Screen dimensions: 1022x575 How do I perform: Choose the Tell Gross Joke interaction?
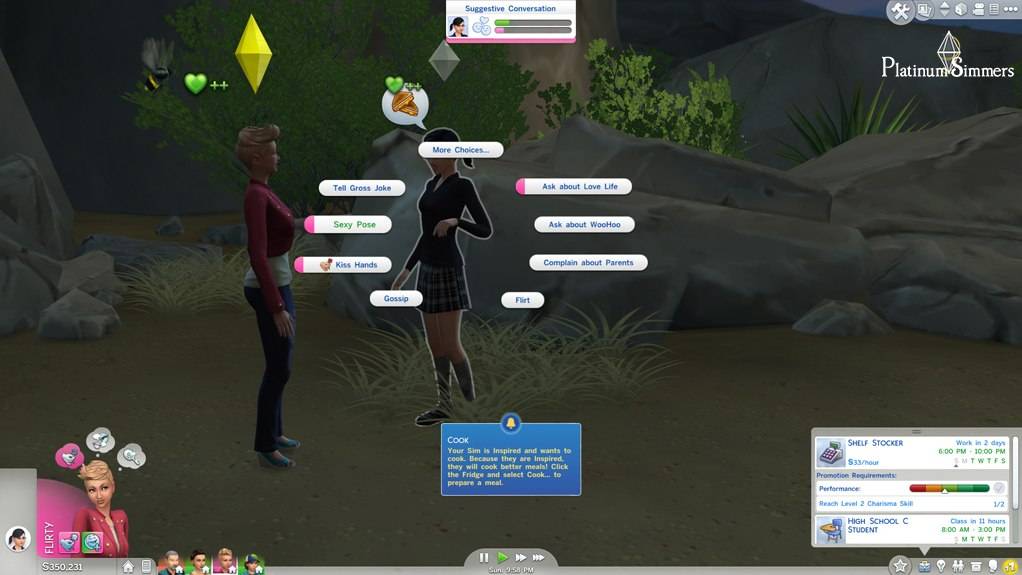click(362, 188)
